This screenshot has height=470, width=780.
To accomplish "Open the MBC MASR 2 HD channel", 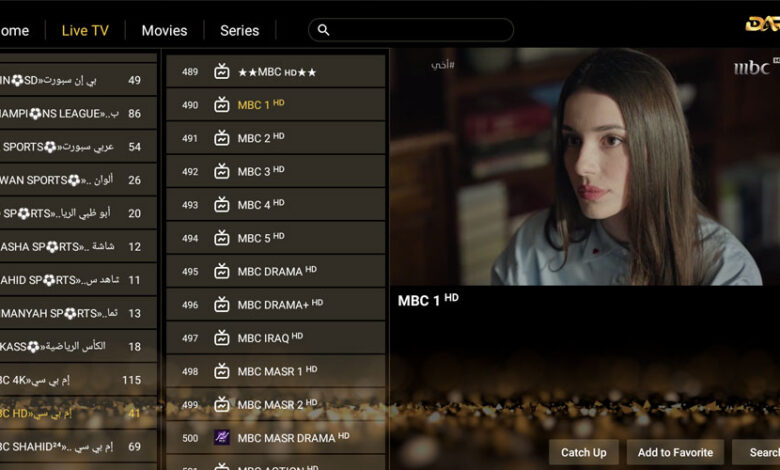I will click(275, 404).
